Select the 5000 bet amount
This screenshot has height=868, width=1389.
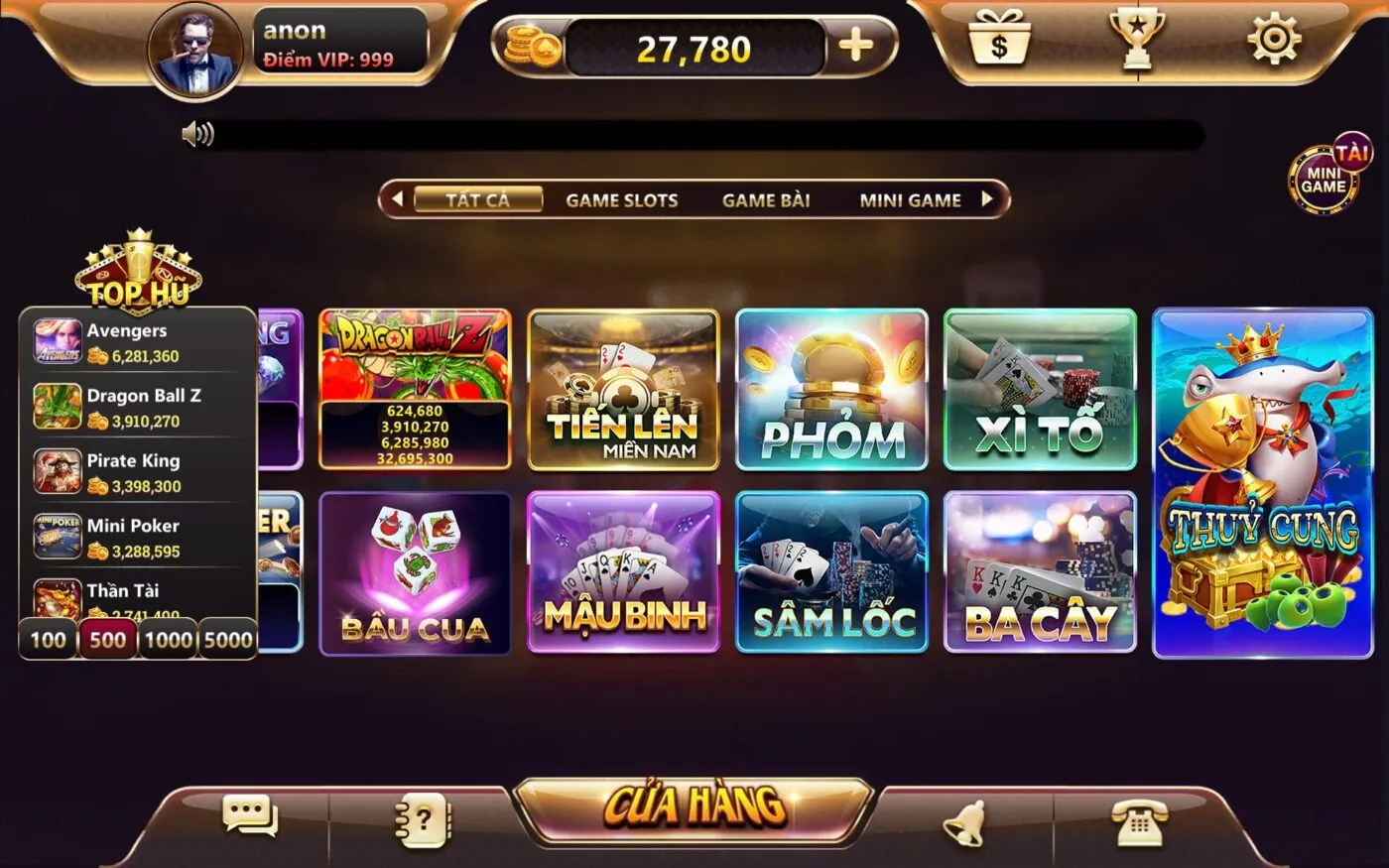228,640
